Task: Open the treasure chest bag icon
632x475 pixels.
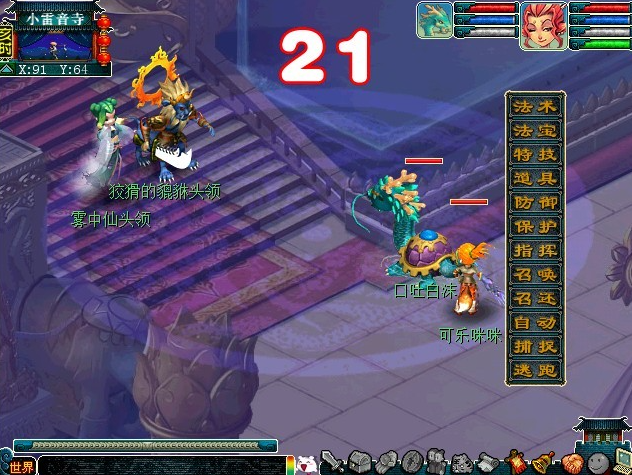Action: [x=362, y=462]
